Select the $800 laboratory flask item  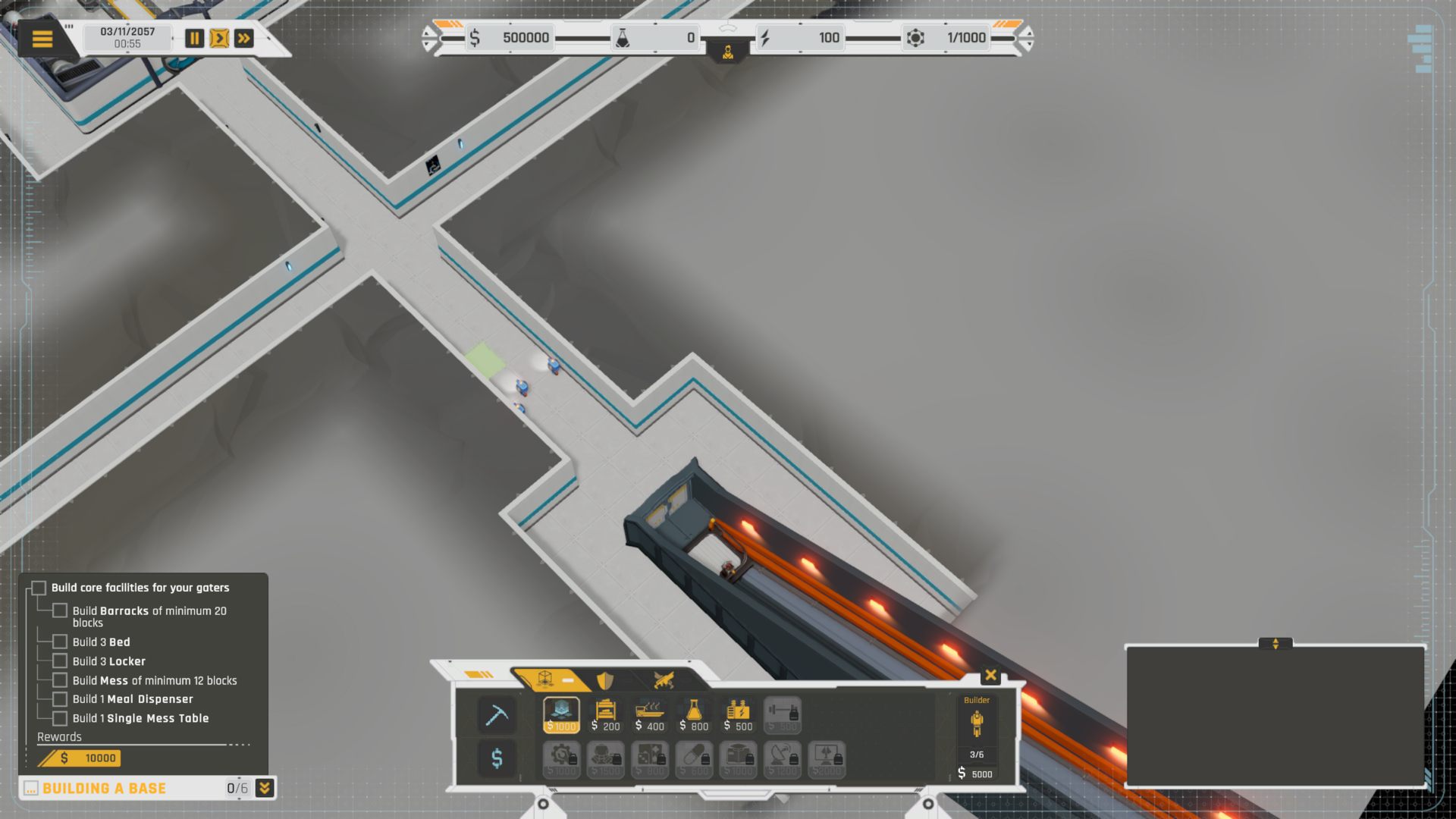click(x=694, y=715)
